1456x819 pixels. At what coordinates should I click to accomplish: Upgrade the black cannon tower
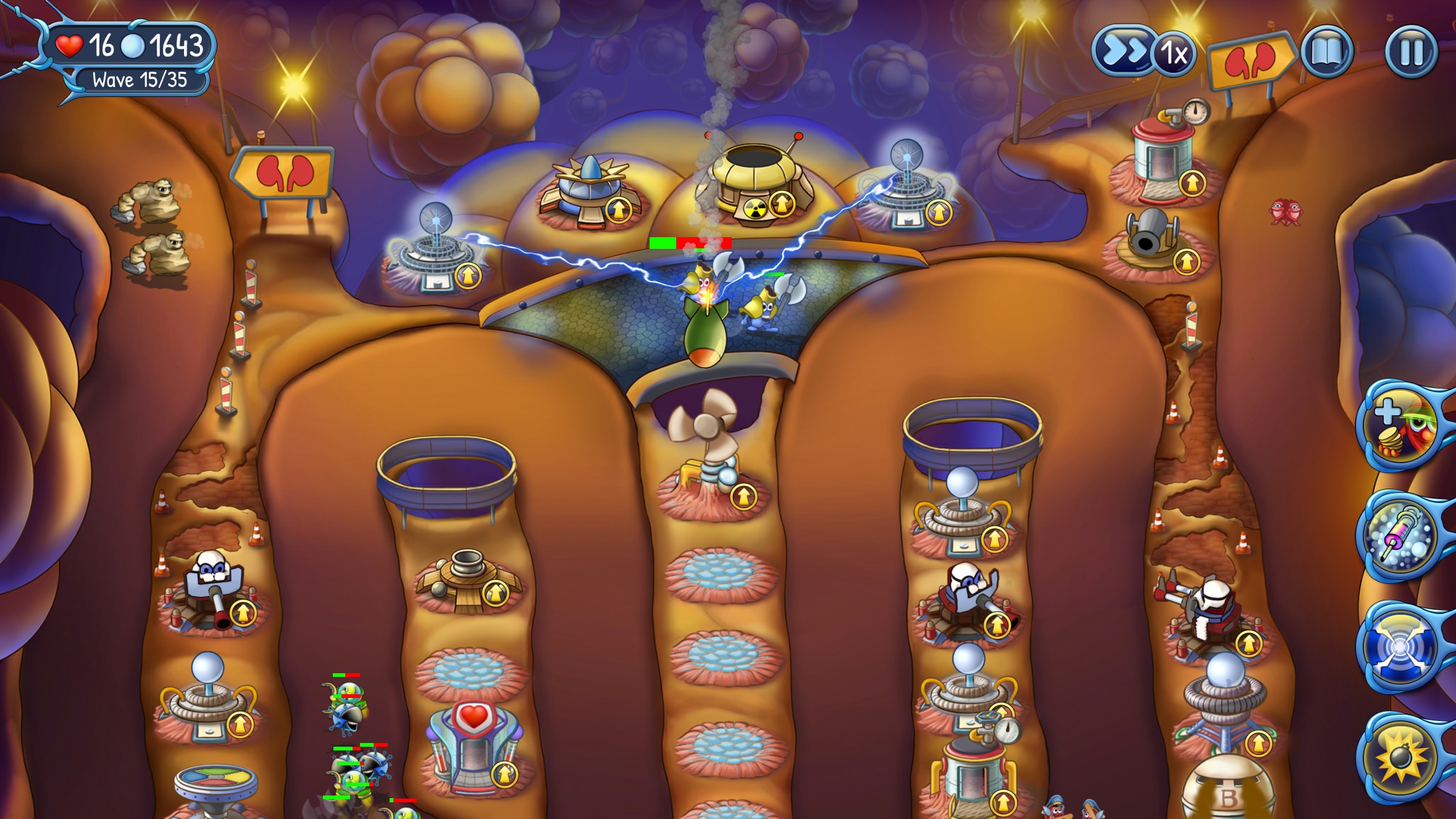(x=1186, y=262)
